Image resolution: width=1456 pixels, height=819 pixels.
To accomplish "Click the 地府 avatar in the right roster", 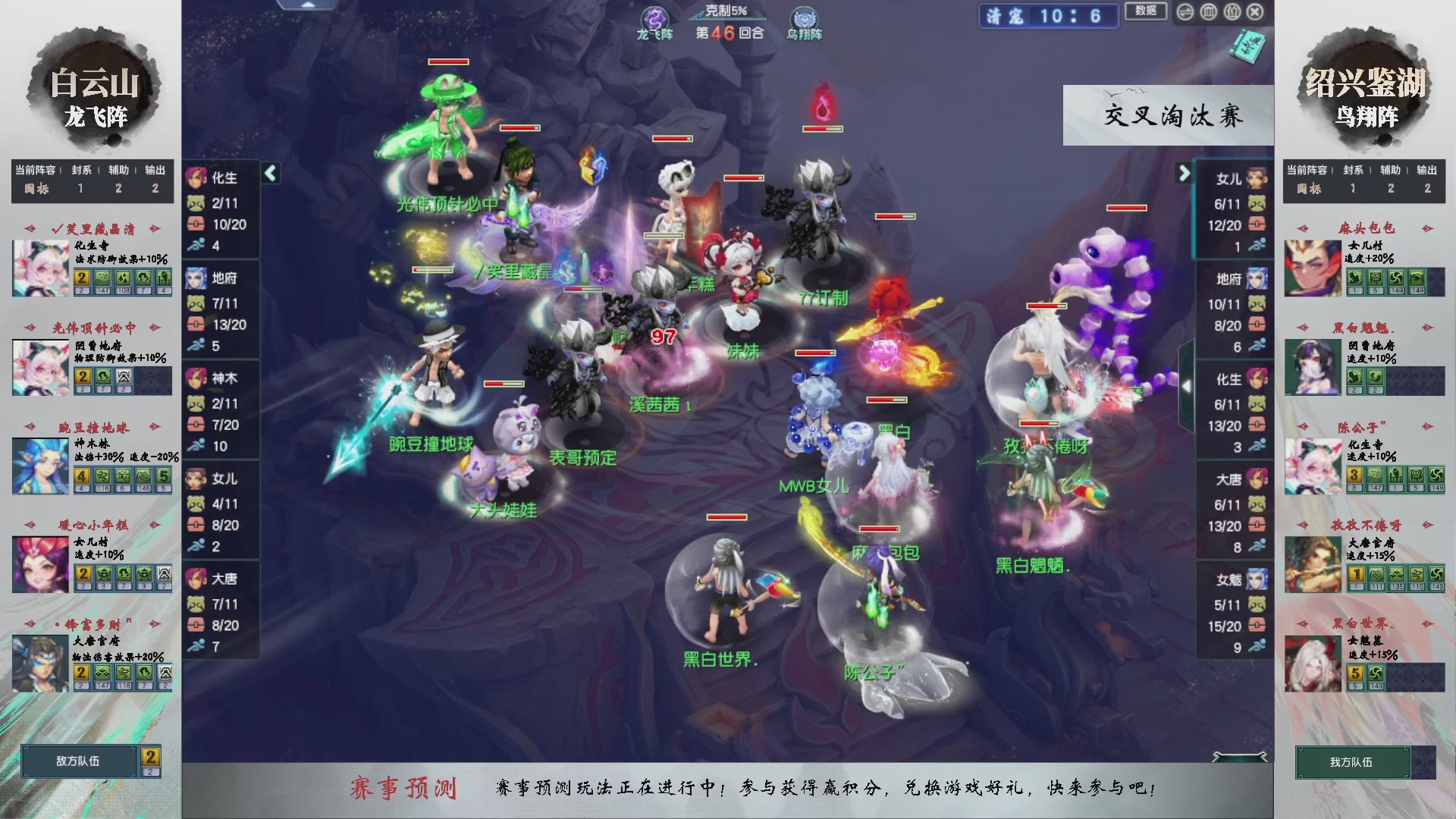I will [1257, 279].
